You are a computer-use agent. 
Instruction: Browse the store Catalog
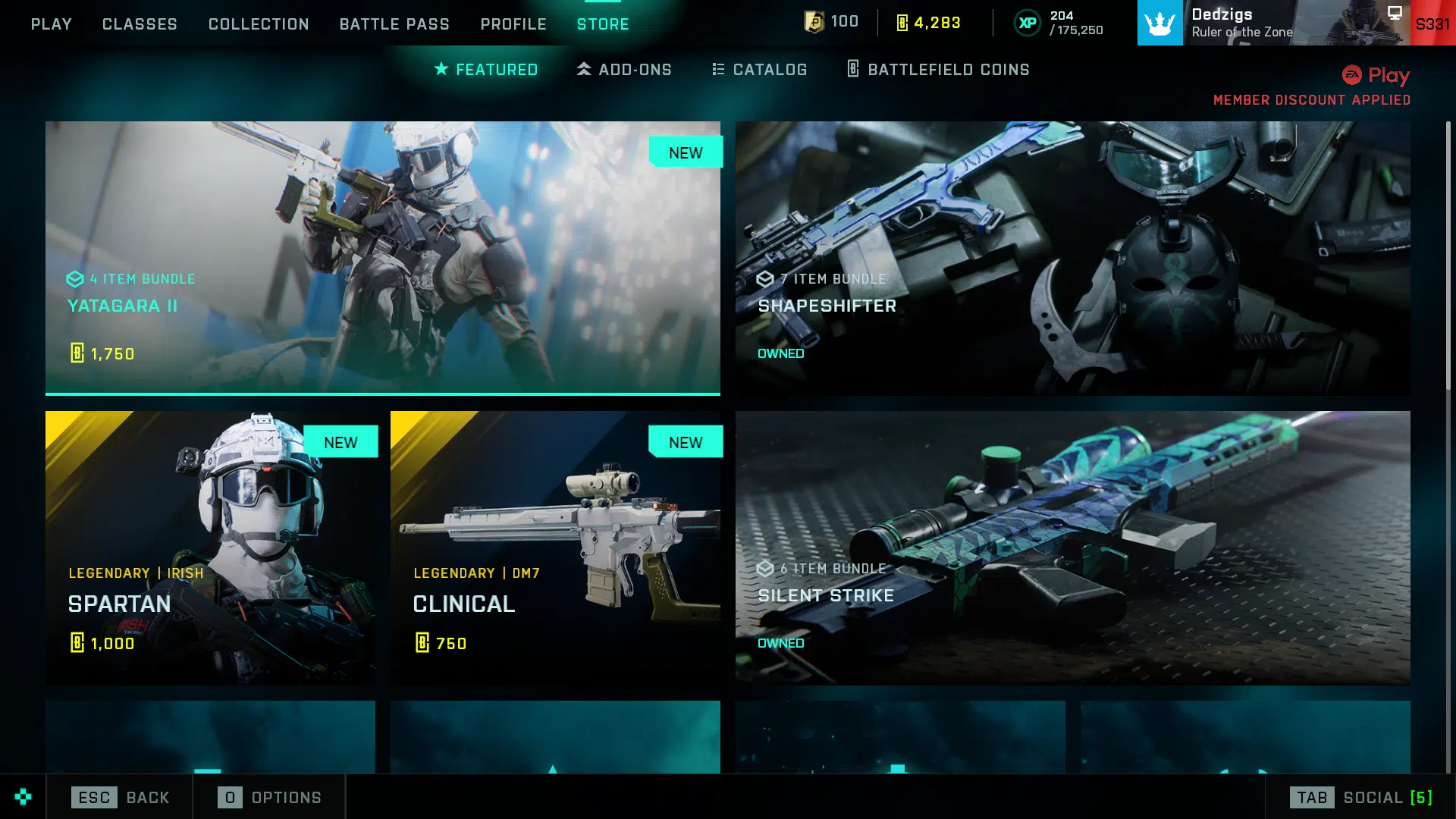pos(759,70)
